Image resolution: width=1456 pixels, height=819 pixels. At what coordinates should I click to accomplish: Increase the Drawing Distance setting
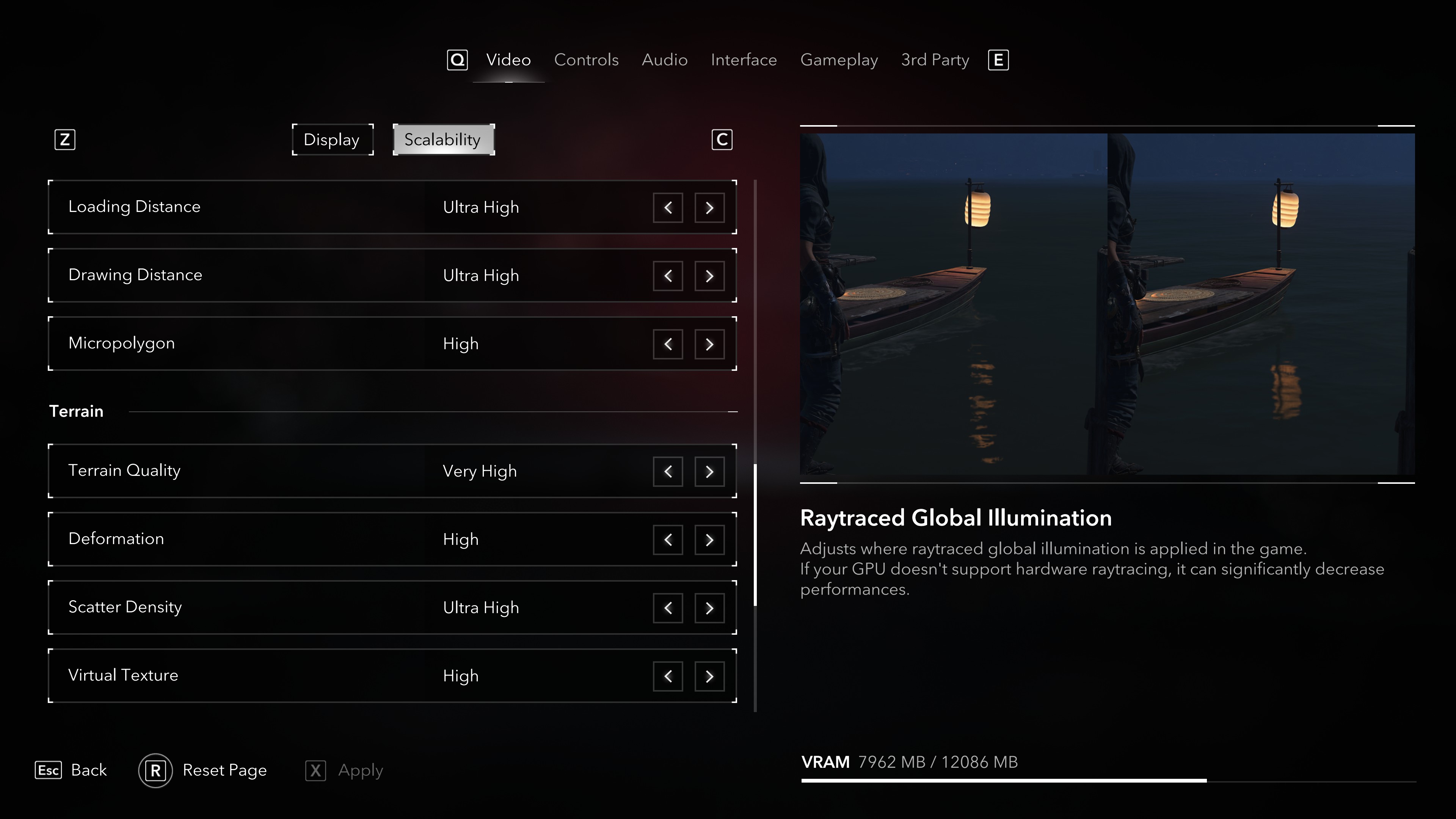[709, 276]
